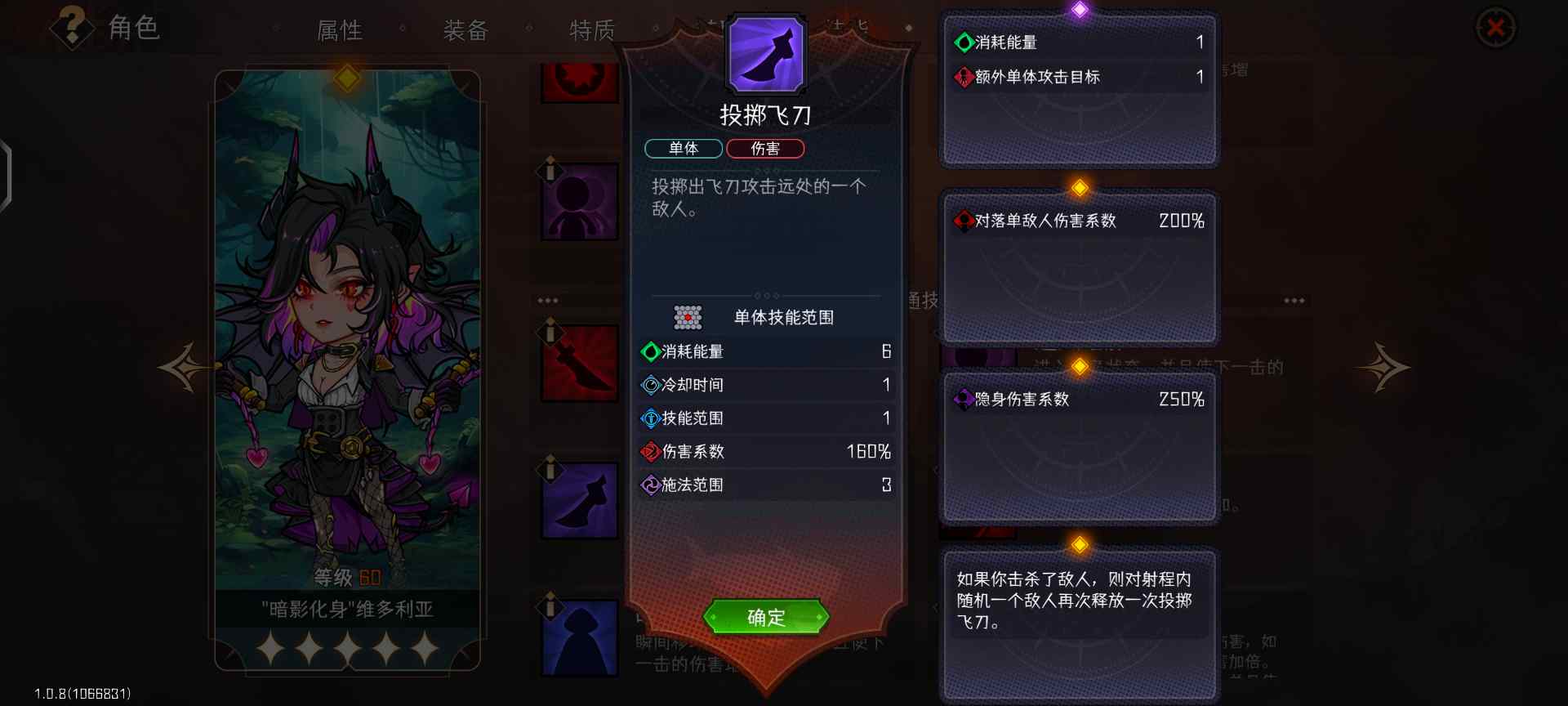Select the 伤害 tag in the skill dialog
Viewport: 1568px width, 706px height.
coord(766,149)
